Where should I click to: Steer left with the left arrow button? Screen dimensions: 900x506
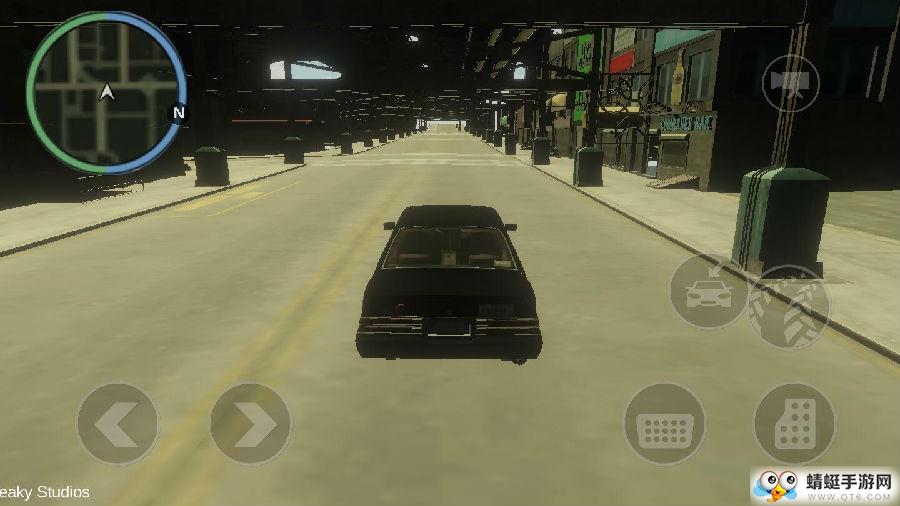point(118,424)
